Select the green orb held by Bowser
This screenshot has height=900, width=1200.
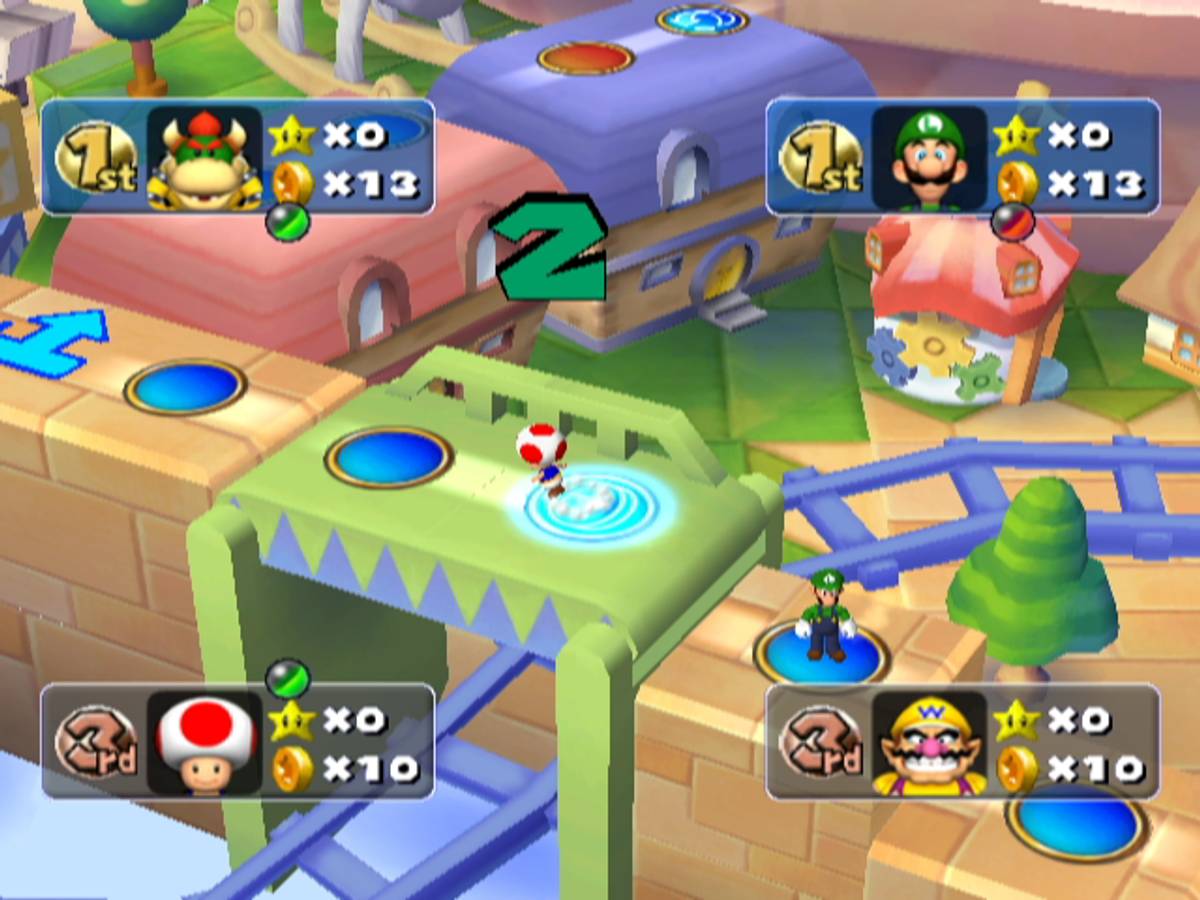288,222
